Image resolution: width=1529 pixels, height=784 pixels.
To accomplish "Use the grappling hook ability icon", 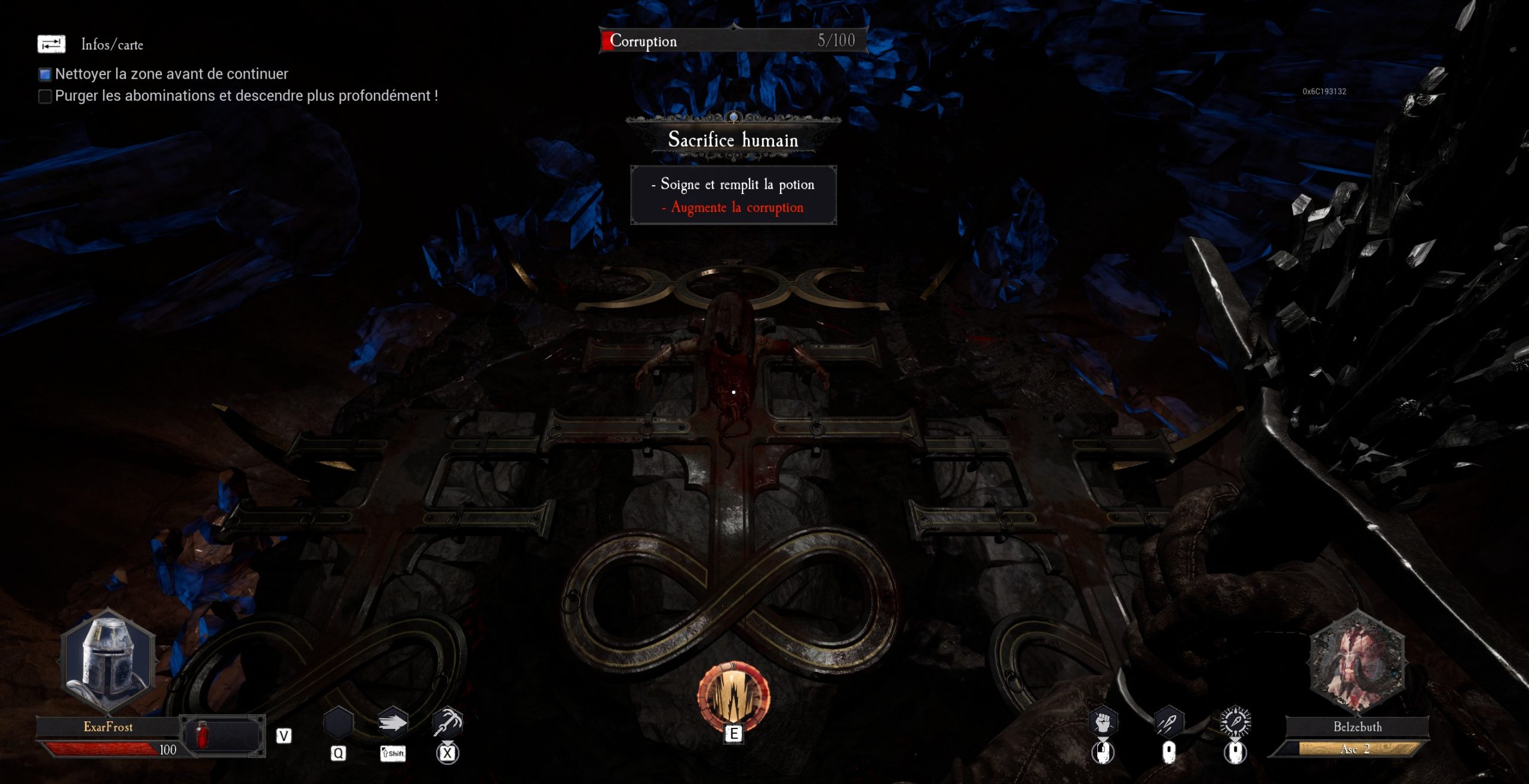I will click(447, 723).
